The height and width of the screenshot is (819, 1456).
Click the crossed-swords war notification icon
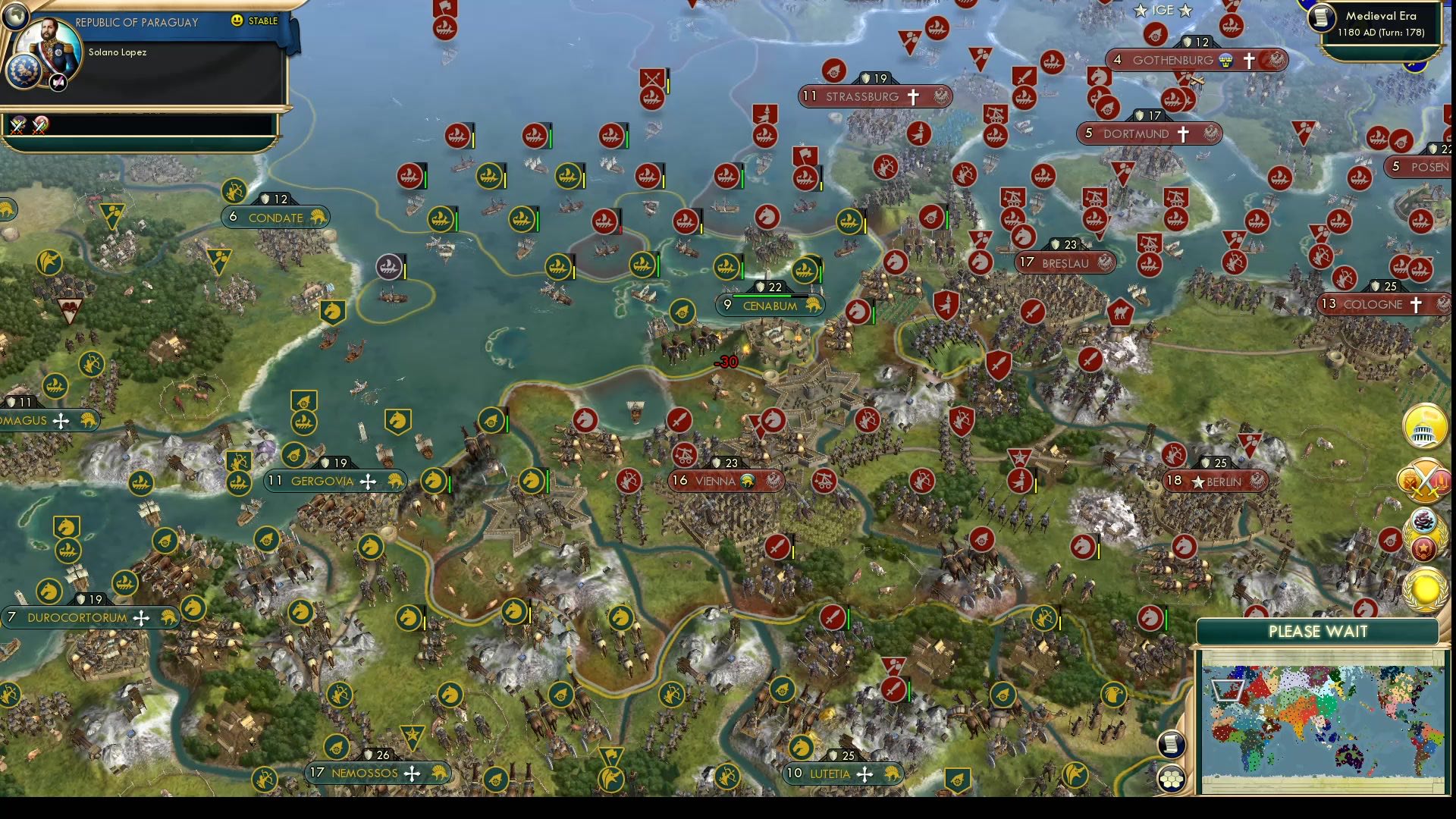[1425, 479]
